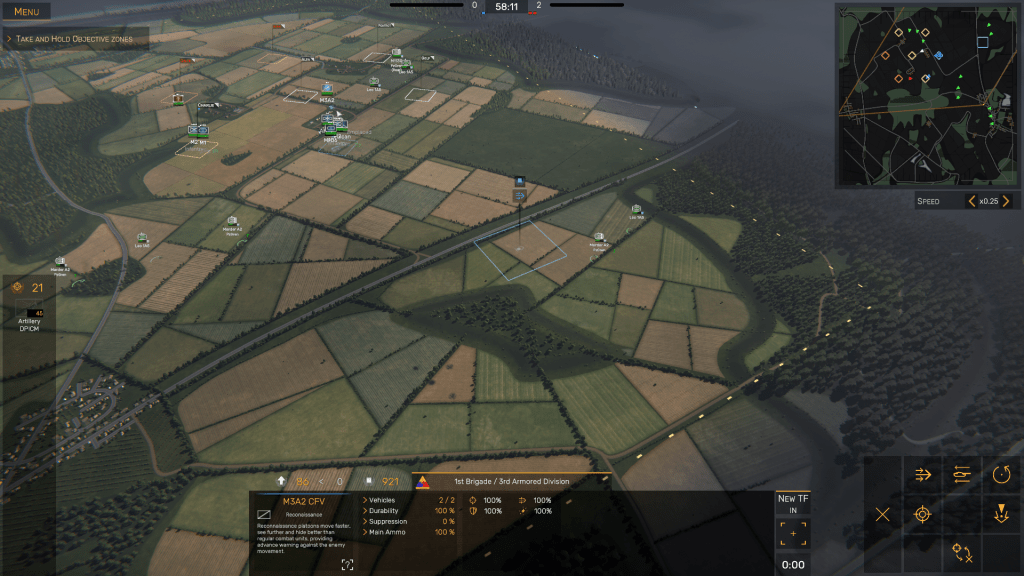Open the unit help question mark icon

tap(347, 565)
